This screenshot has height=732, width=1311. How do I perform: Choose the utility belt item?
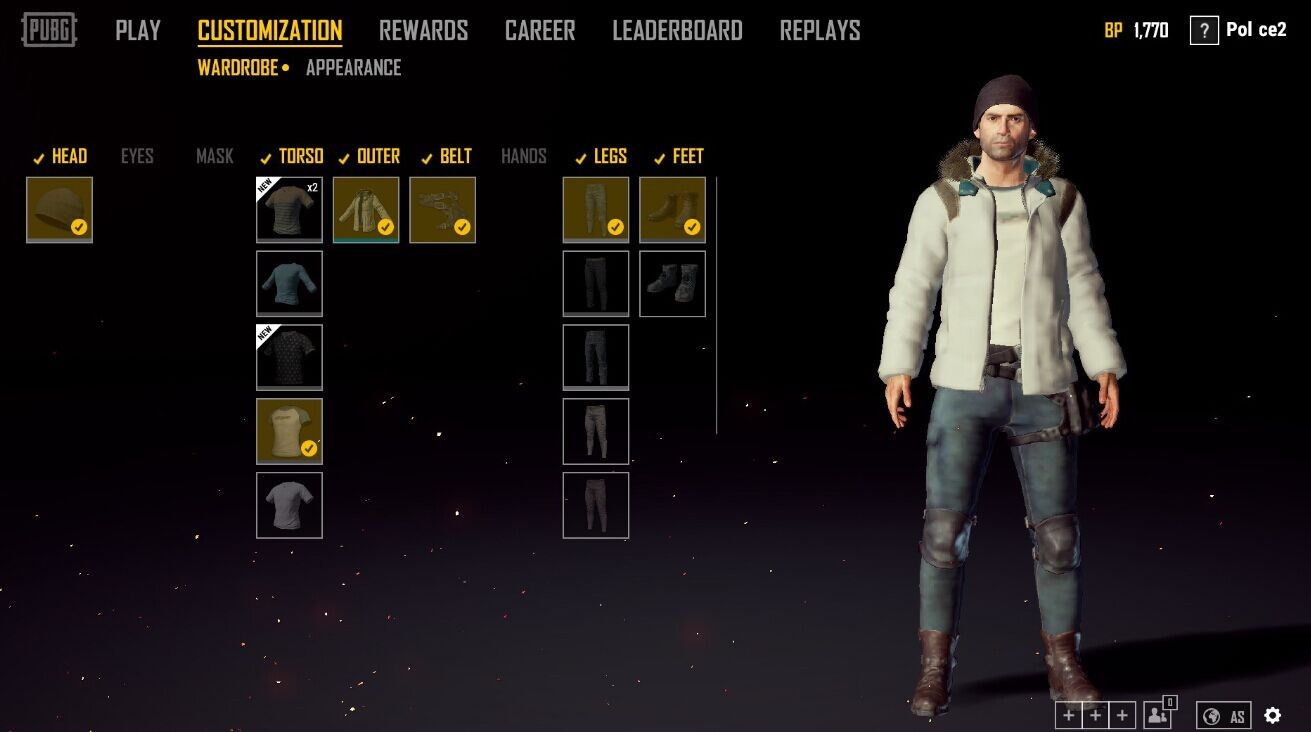point(442,210)
